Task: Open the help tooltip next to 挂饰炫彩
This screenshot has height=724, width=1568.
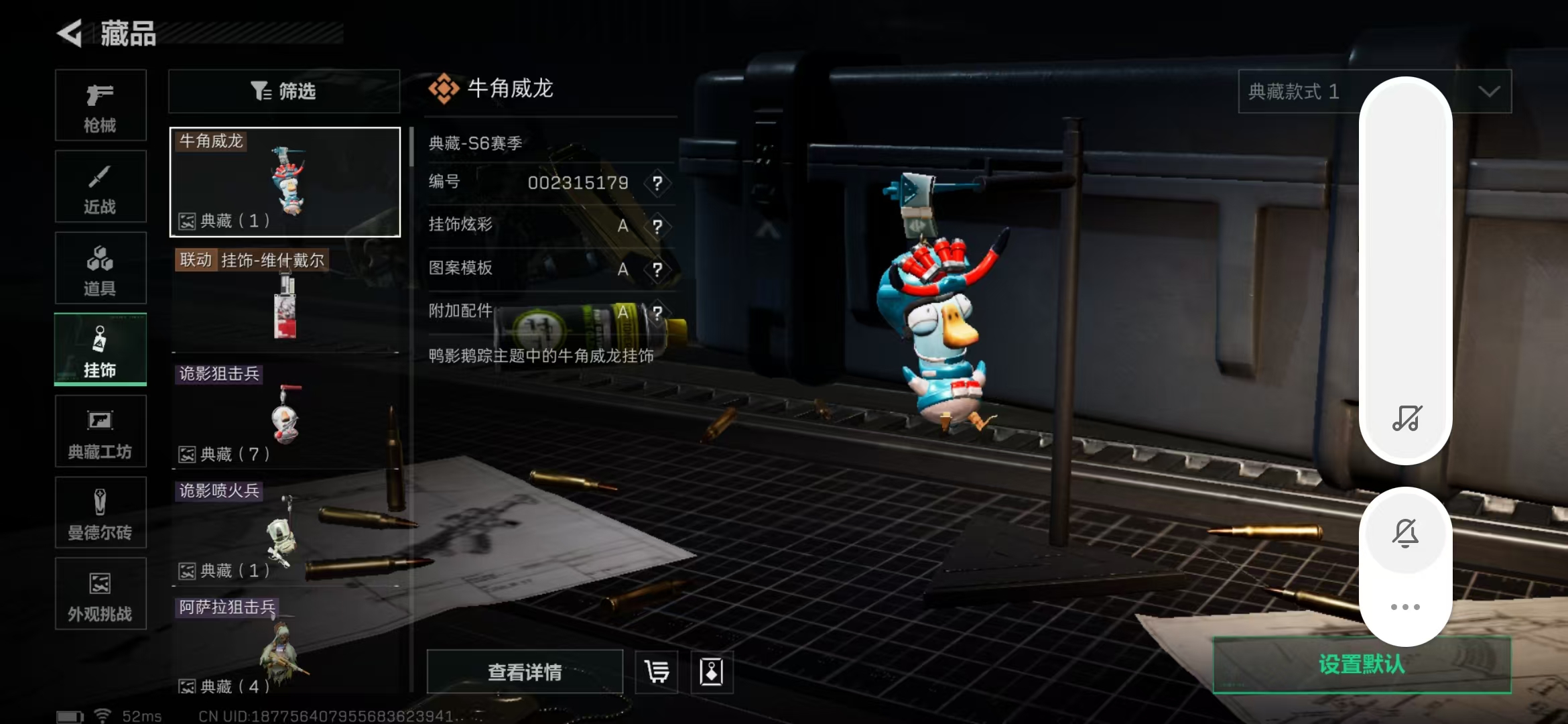Action: tap(658, 226)
